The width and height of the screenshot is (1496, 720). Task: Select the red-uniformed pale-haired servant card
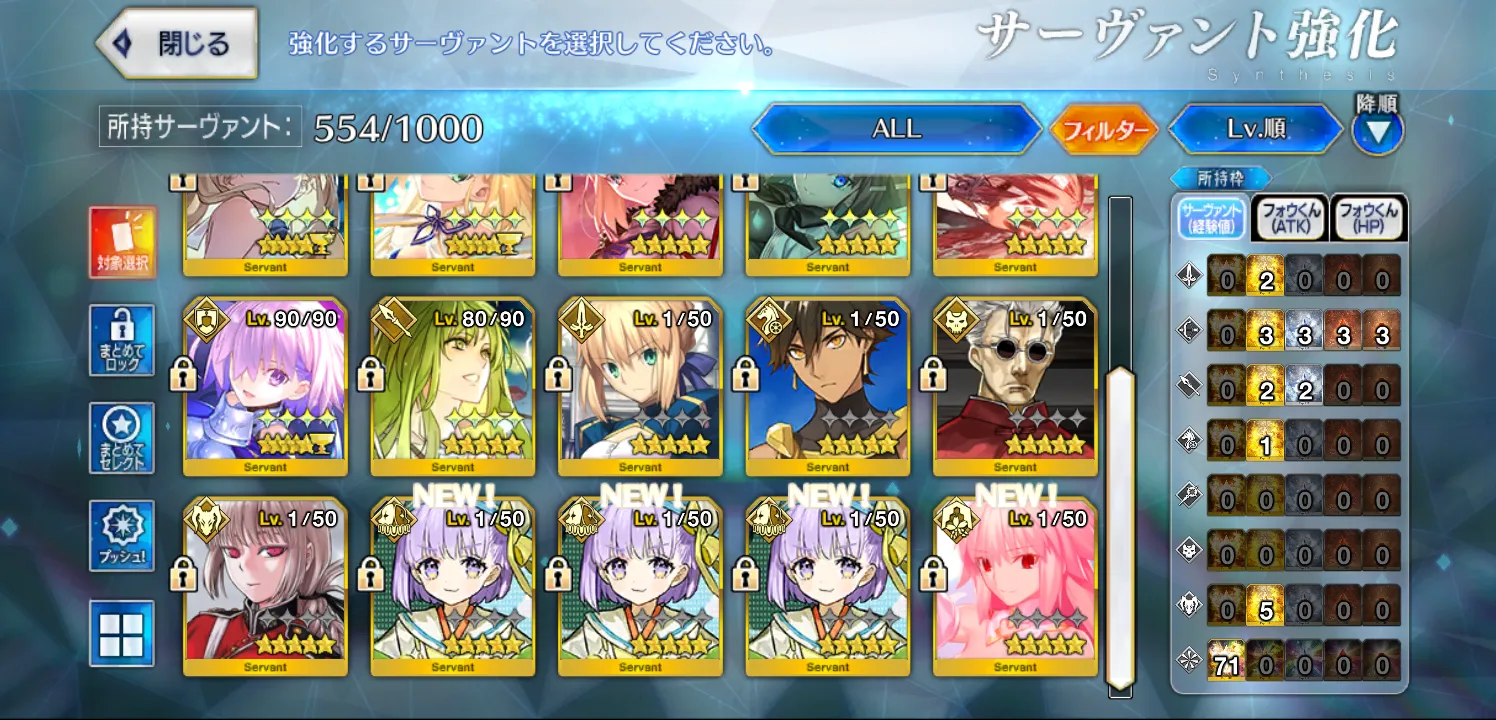(x=265, y=586)
